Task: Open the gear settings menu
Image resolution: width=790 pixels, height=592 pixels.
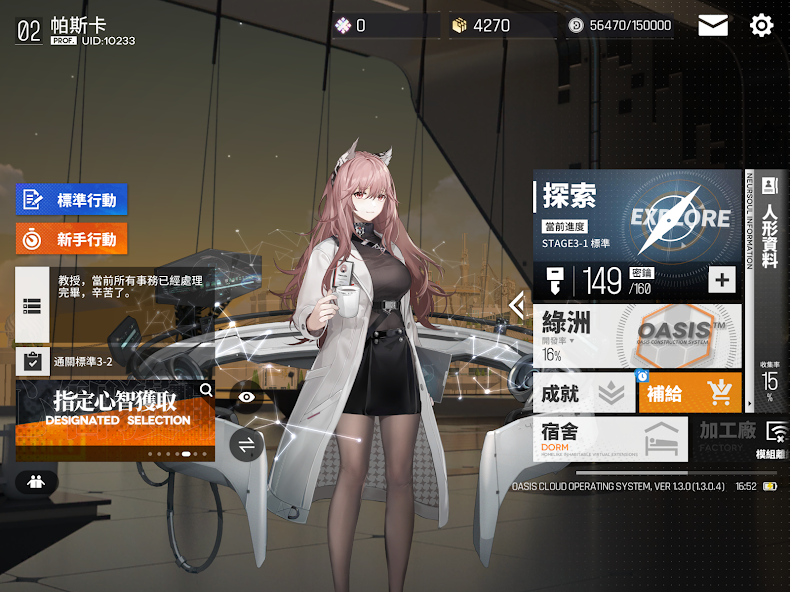Action: (x=762, y=26)
